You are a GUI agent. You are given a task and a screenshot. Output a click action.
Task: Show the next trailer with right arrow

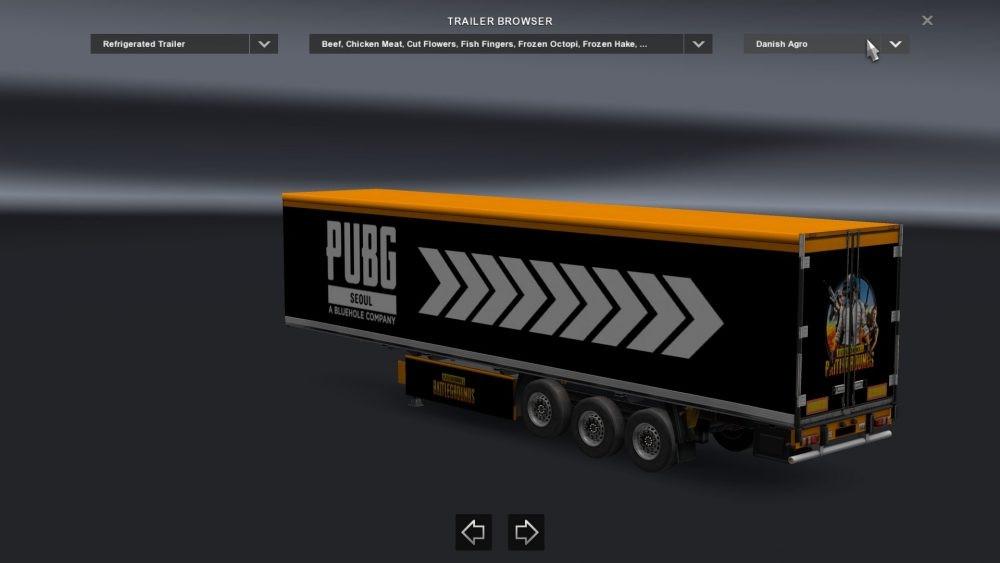[x=526, y=532]
